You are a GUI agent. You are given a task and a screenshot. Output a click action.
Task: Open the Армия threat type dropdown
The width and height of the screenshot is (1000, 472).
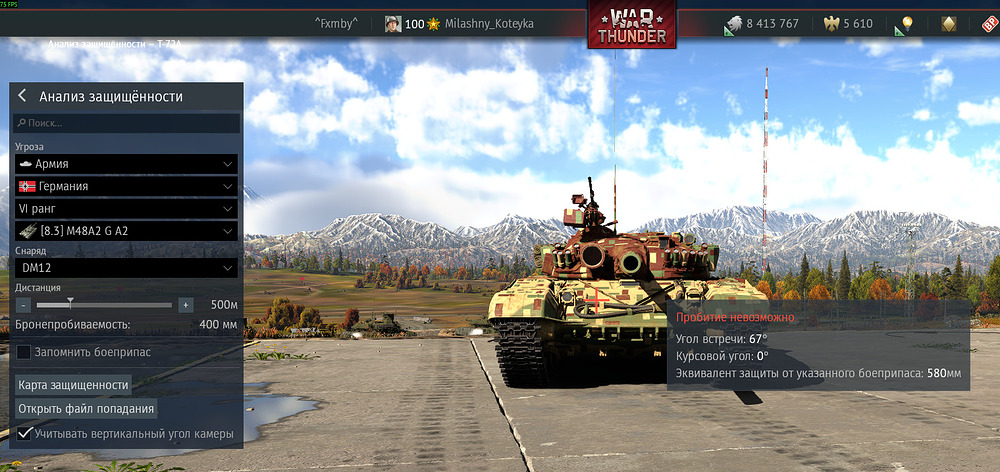(x=126, y=163)
